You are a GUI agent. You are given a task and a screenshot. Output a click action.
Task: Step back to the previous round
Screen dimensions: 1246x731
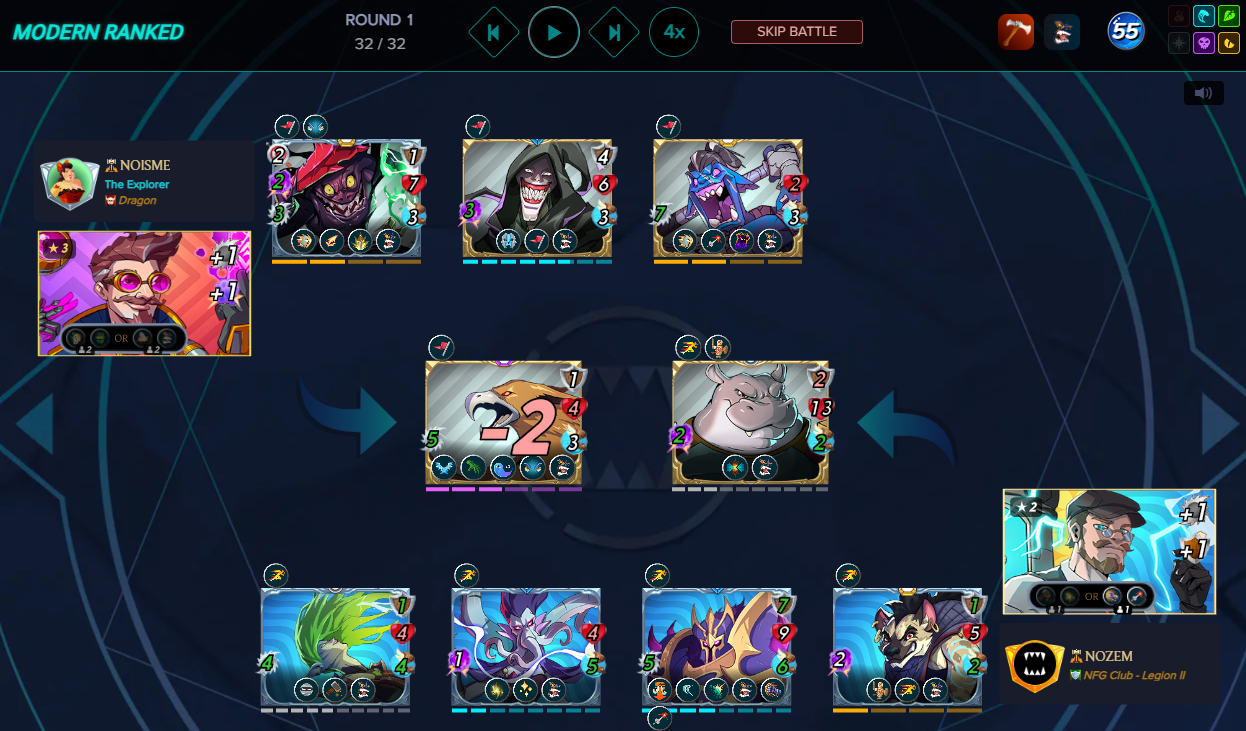(x=493, y=32)
